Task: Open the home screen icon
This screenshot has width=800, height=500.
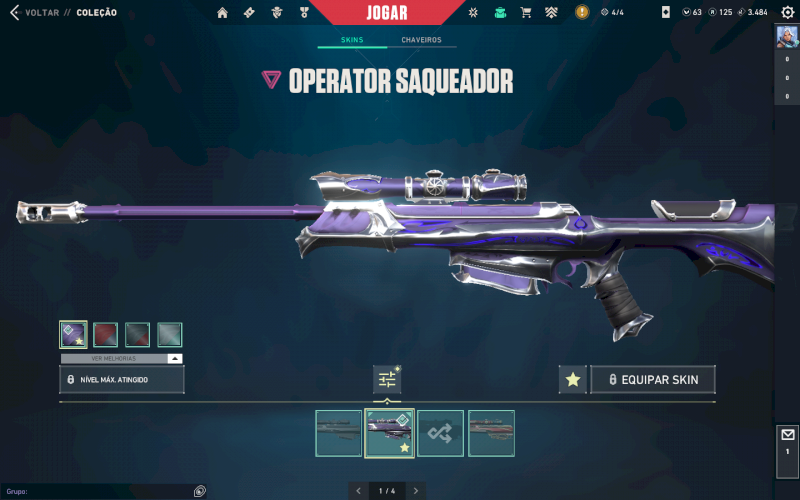Action: [x=222, y=13]
